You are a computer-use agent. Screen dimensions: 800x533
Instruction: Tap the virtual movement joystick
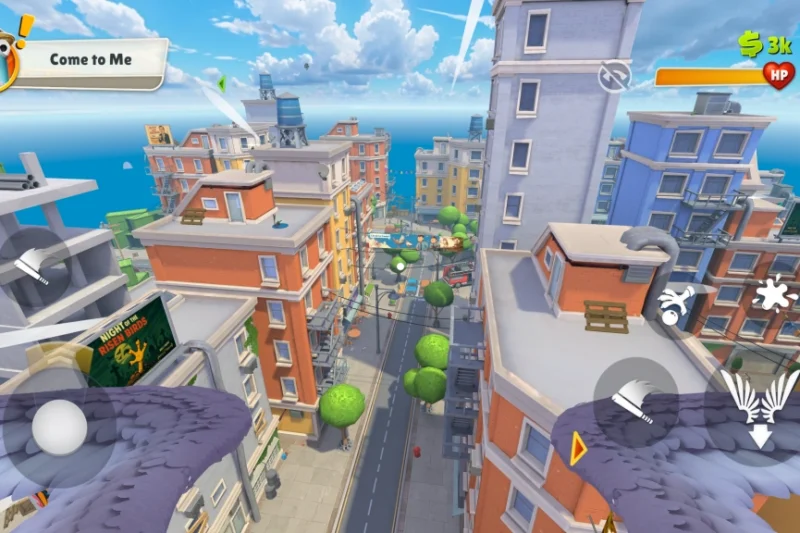(59, 427)
